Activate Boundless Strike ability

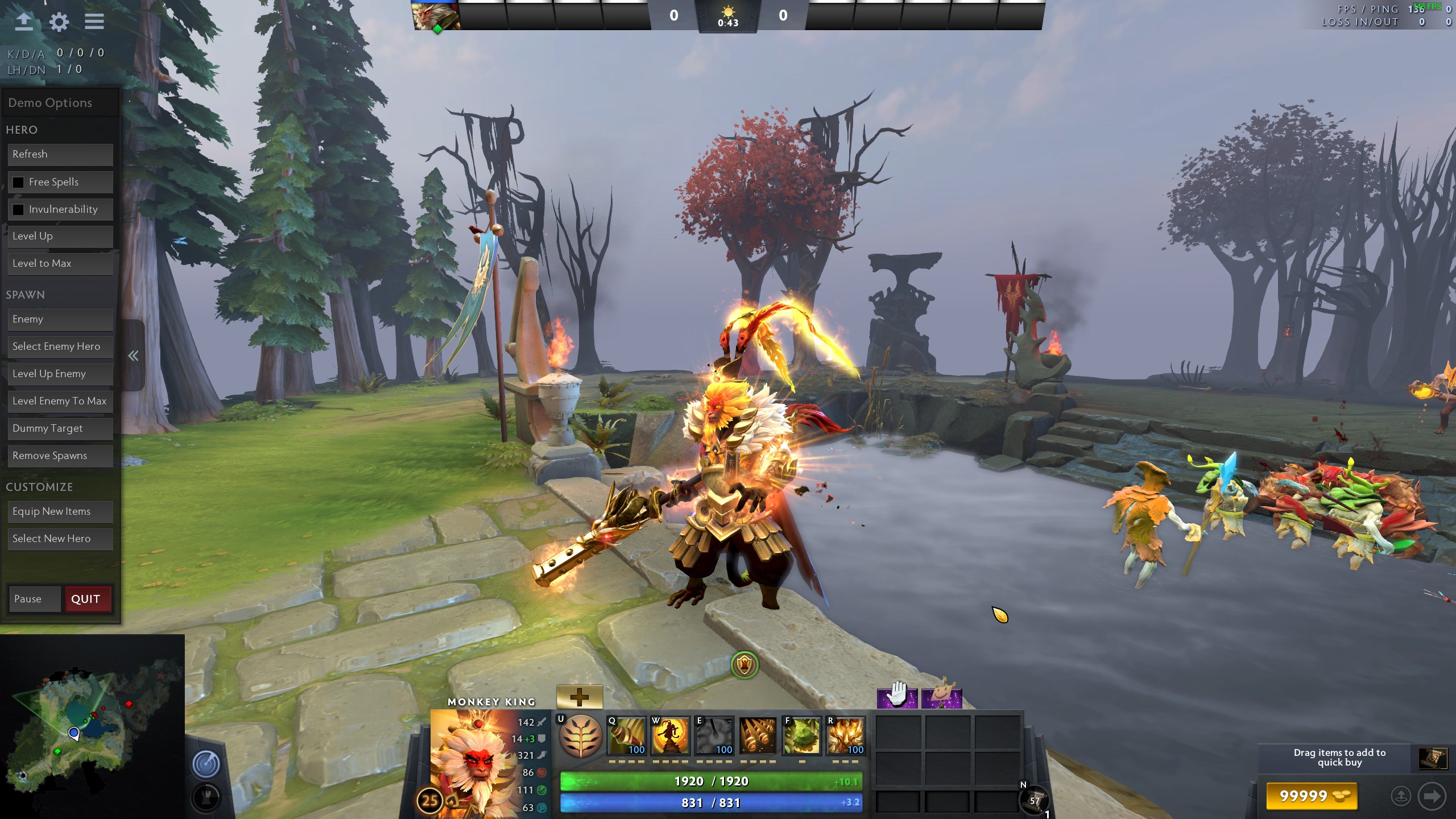pyautogui.click(x=627, y=735)
